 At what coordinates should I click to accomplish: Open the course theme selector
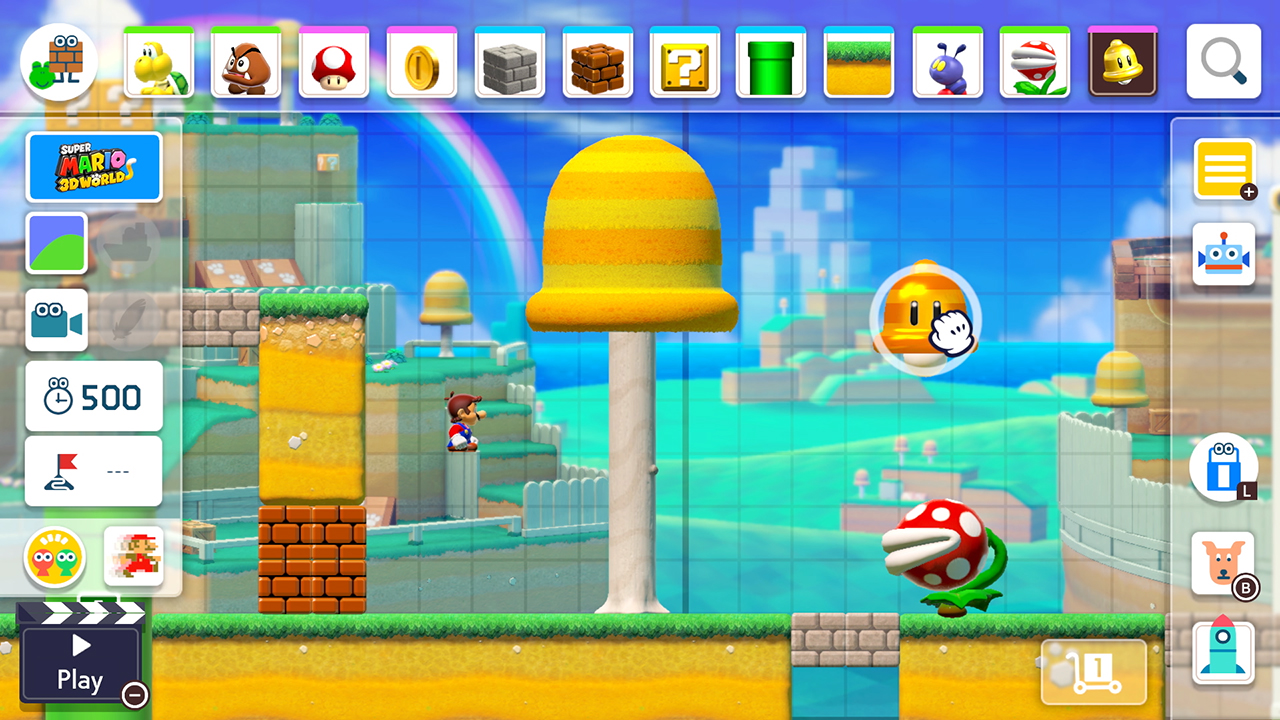[x=56, y=243]
